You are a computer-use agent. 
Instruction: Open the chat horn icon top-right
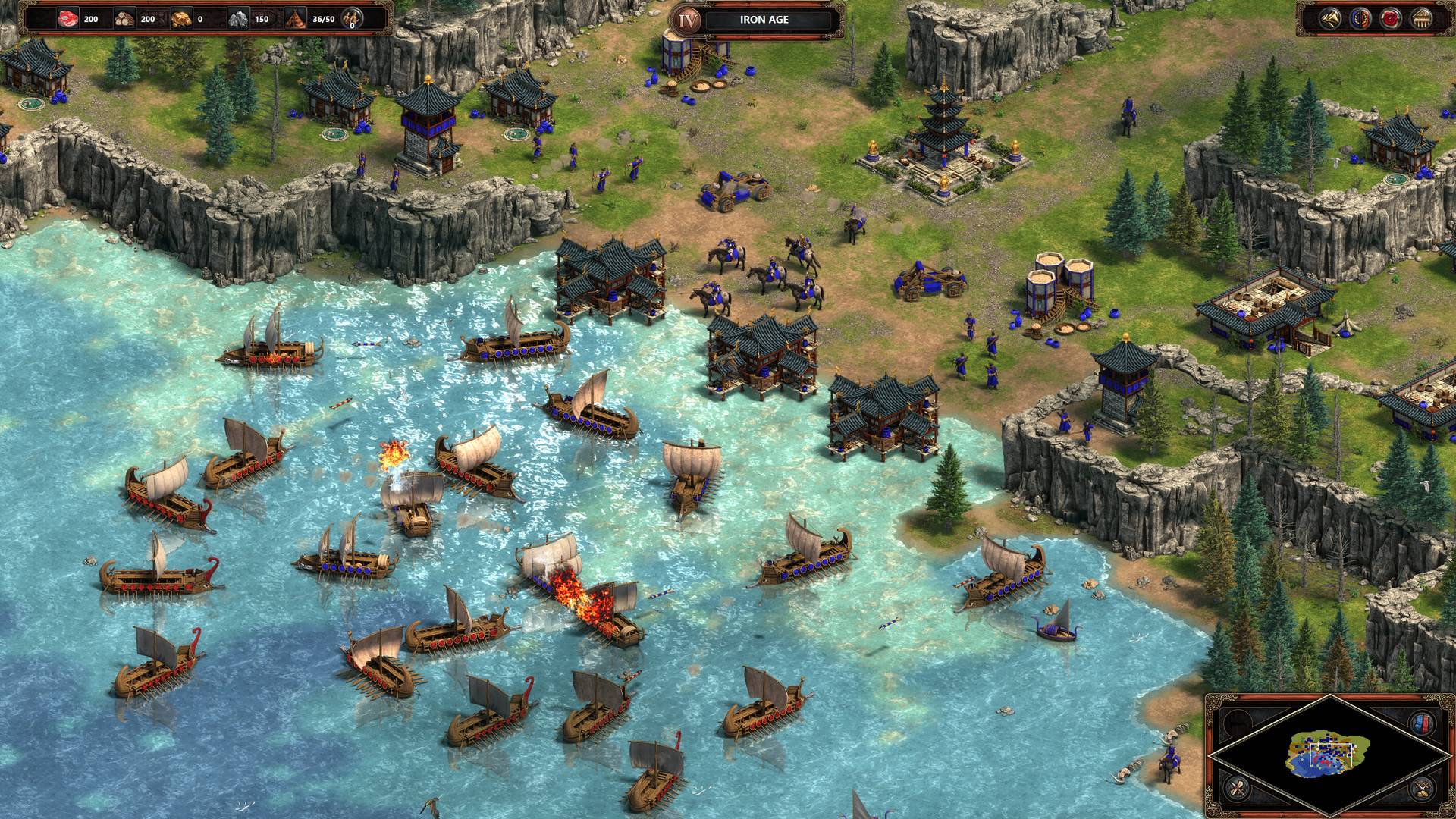pos(1332,19)
